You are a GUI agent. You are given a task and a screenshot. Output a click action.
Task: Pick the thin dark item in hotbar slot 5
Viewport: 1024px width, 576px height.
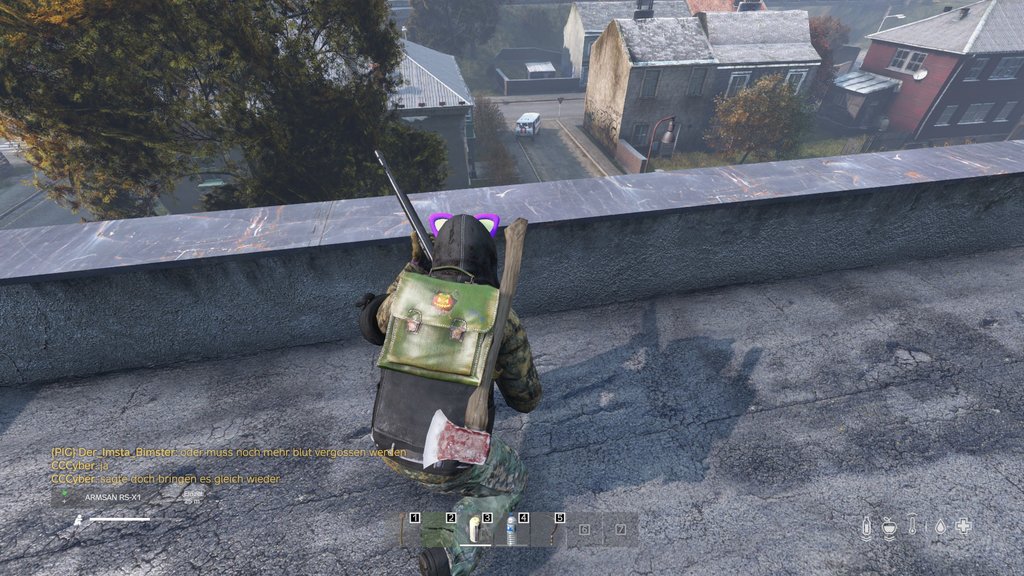(x=551, y=529)
